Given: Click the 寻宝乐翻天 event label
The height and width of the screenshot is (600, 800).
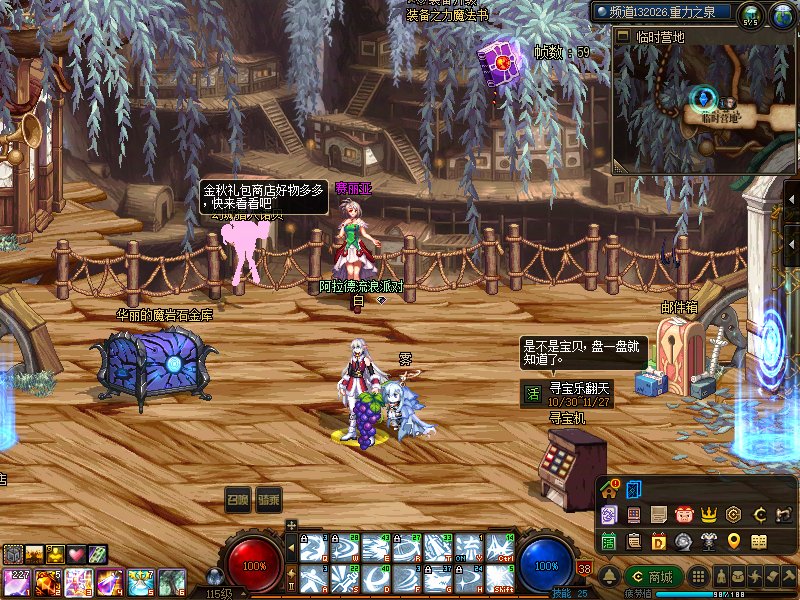Looking at the screenshot, I should click(580, 387).
